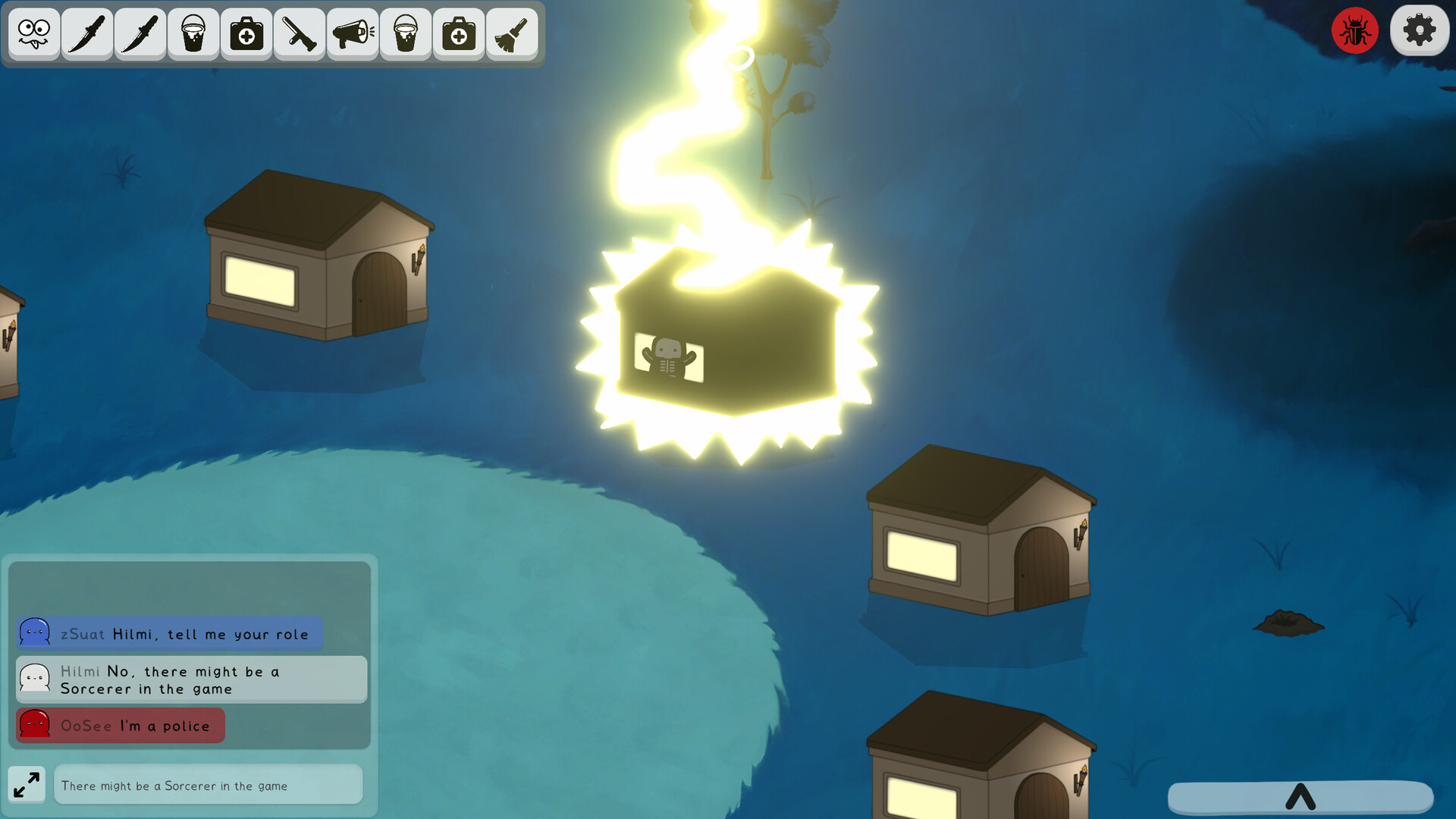The height and width of the screenshot is (819, 1456).
Task: Open the settings gear
Action: tap(1420, 30)
